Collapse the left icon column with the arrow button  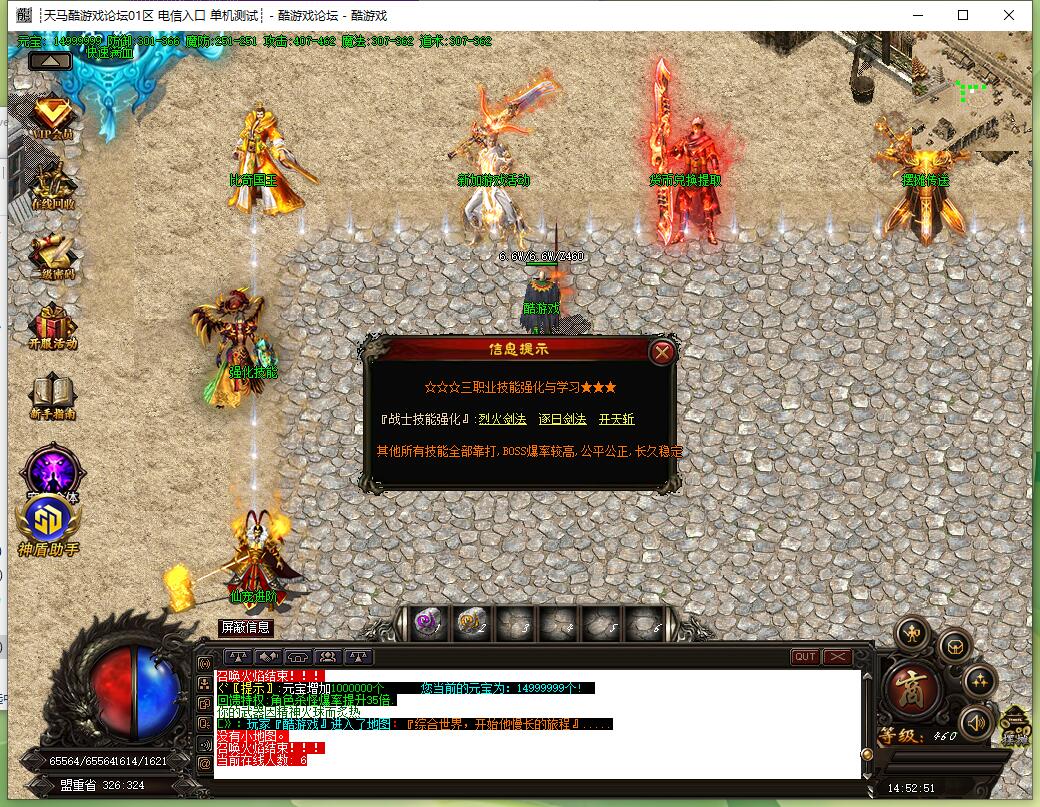[x=50, y=61]
